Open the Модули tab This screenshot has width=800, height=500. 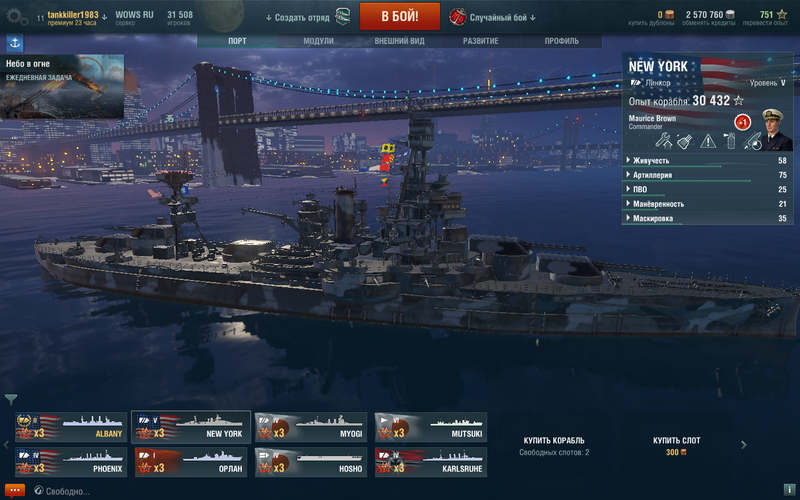click(x=318, y=42)
